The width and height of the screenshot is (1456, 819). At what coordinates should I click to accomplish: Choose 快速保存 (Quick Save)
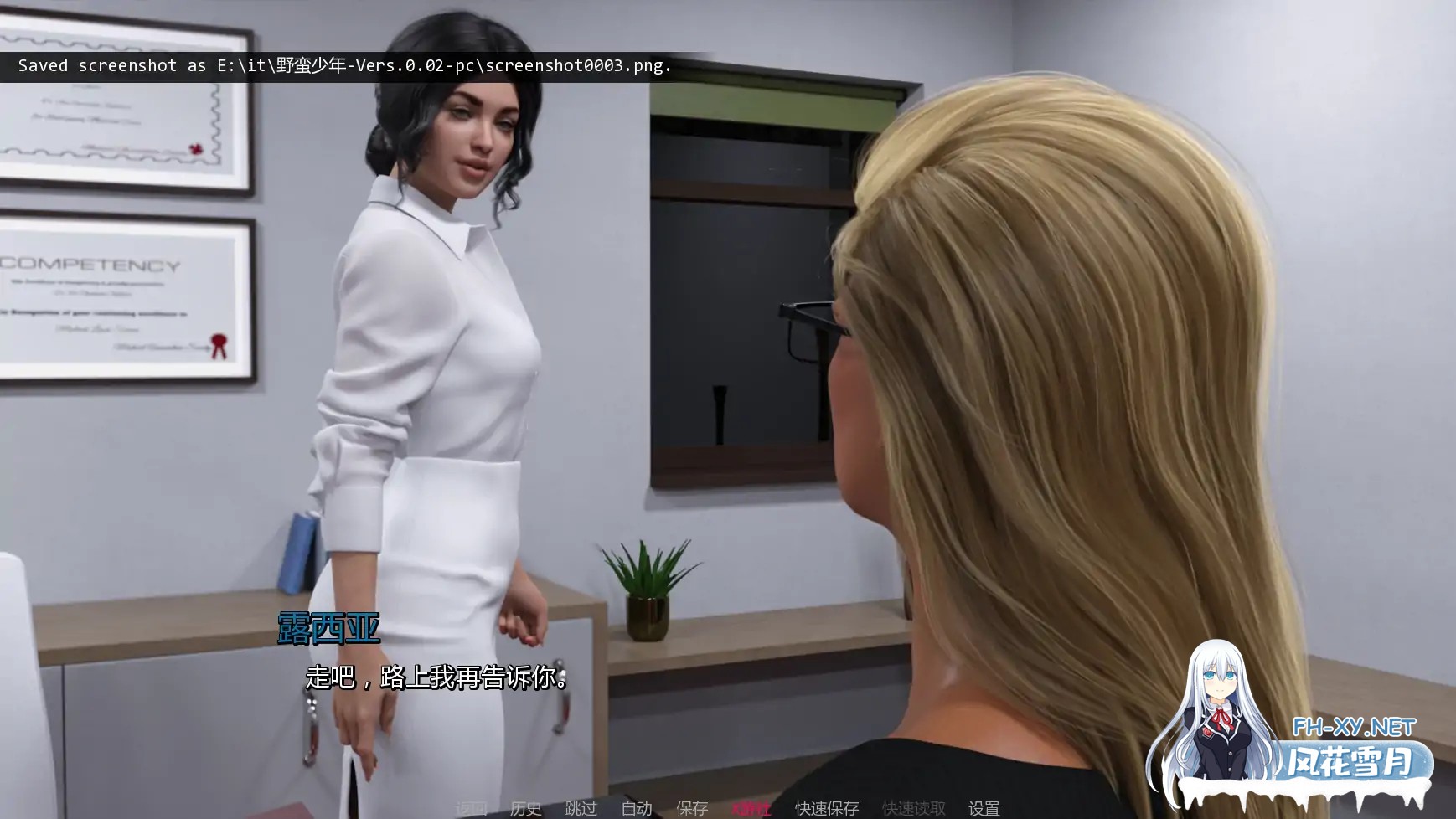(x=827, y=808)
